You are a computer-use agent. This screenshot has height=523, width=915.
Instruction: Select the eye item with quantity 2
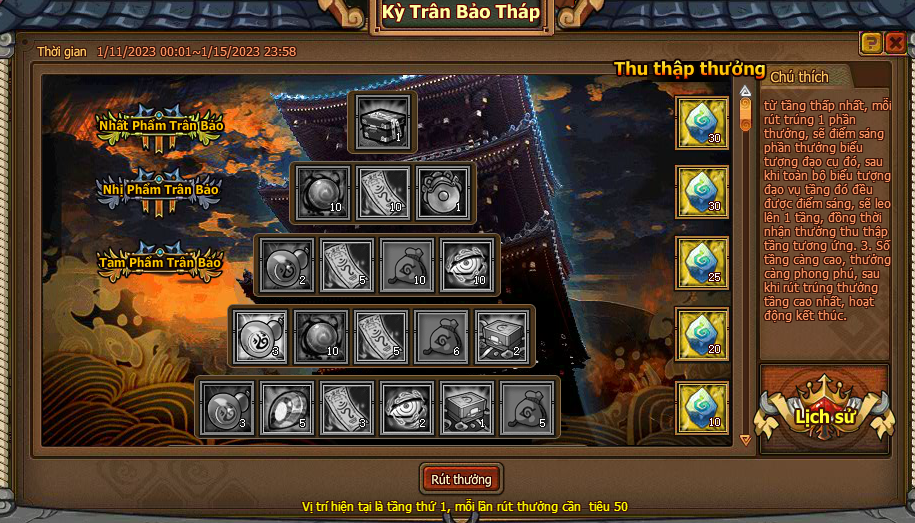pyautogui.click(x=407, y=408)
